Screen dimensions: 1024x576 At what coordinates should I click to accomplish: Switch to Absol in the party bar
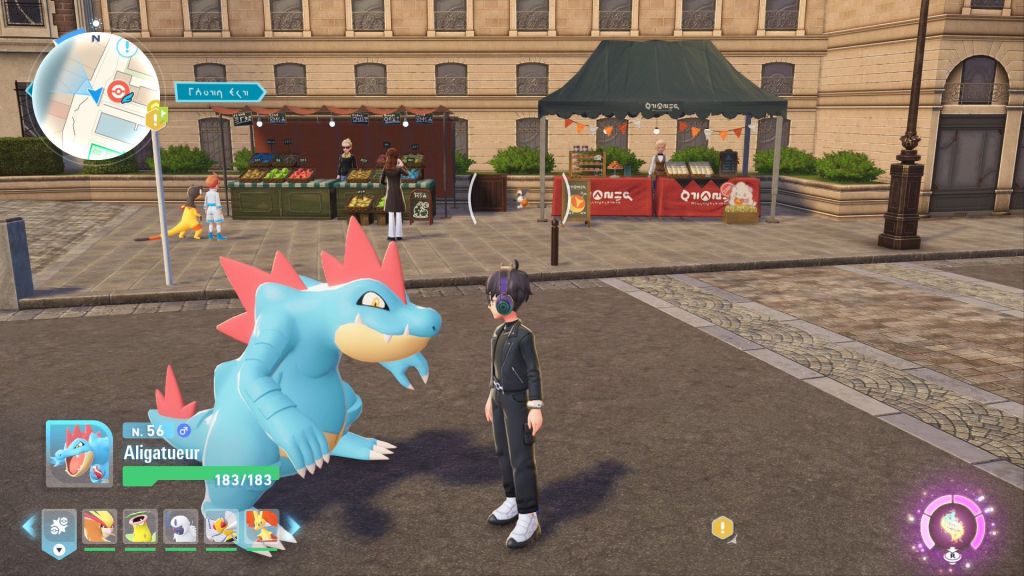point(181,525)
